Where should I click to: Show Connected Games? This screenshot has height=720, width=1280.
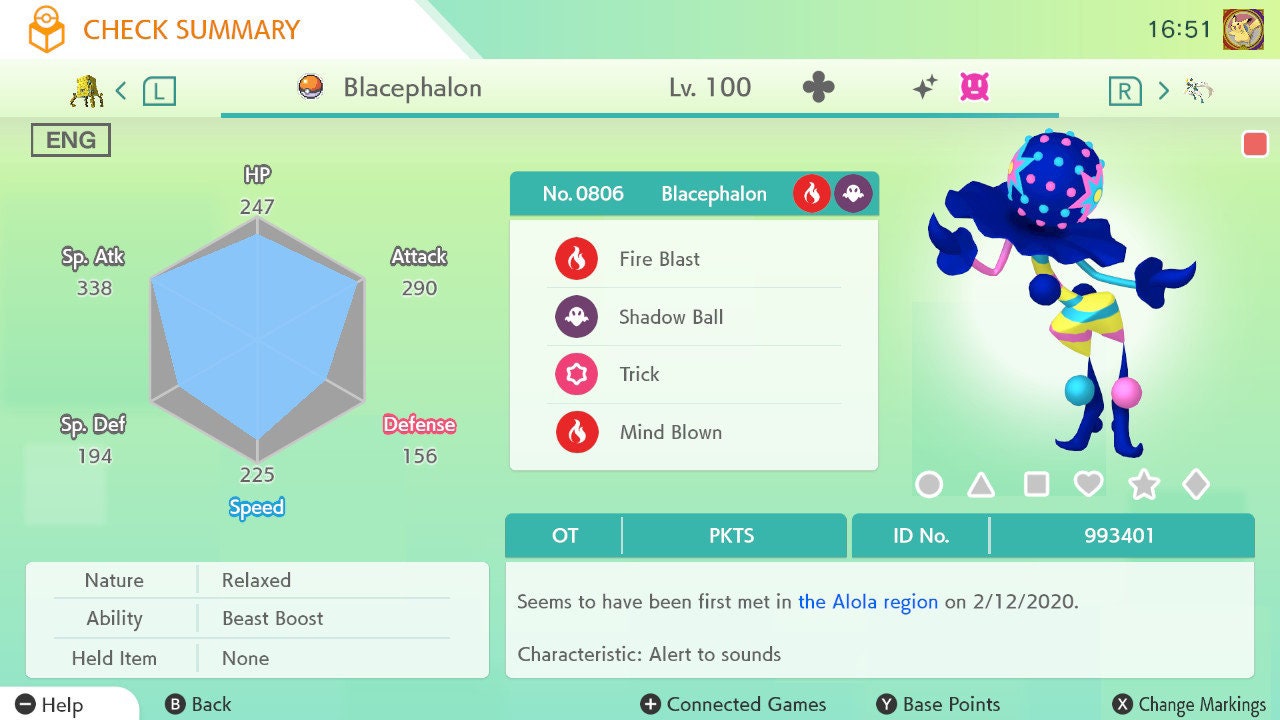[734, 705]
